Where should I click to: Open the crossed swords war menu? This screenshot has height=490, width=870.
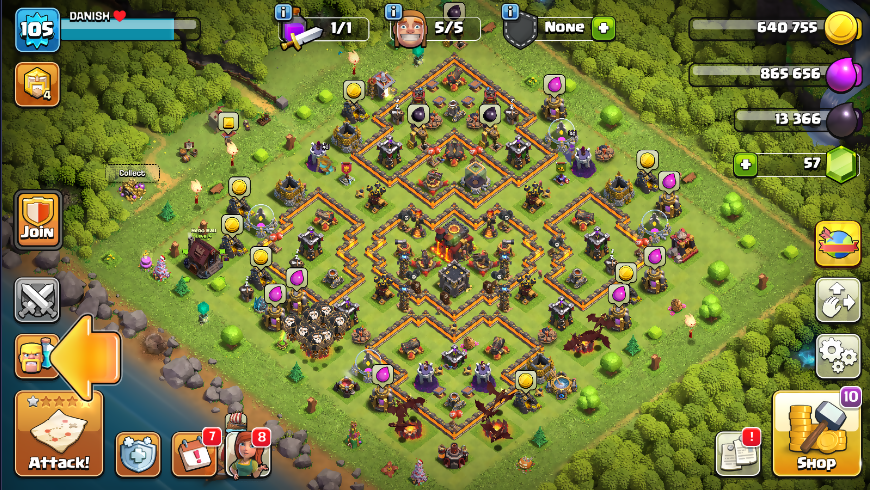(37, 299)
